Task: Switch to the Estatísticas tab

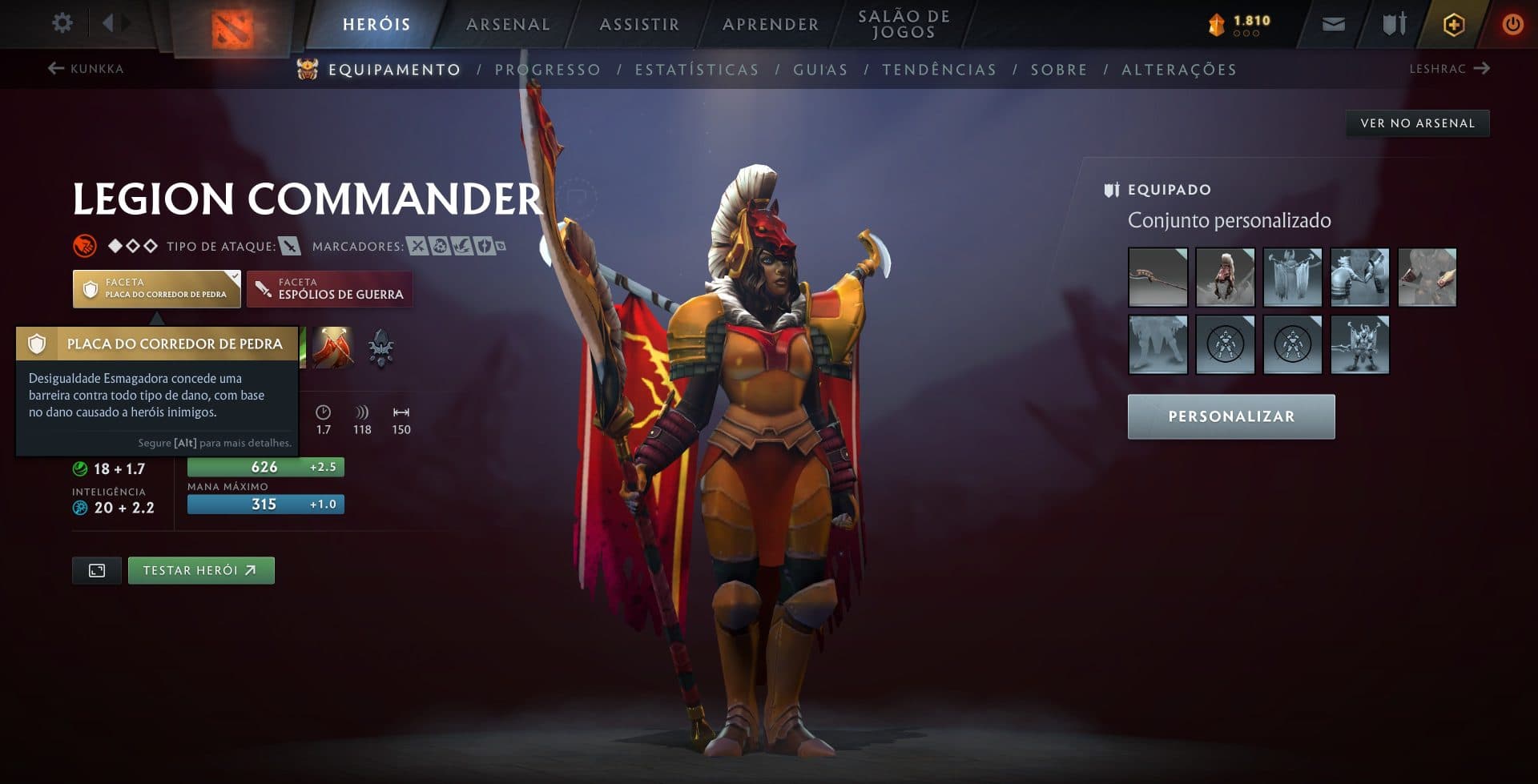Action: click(x=698, y=70)
